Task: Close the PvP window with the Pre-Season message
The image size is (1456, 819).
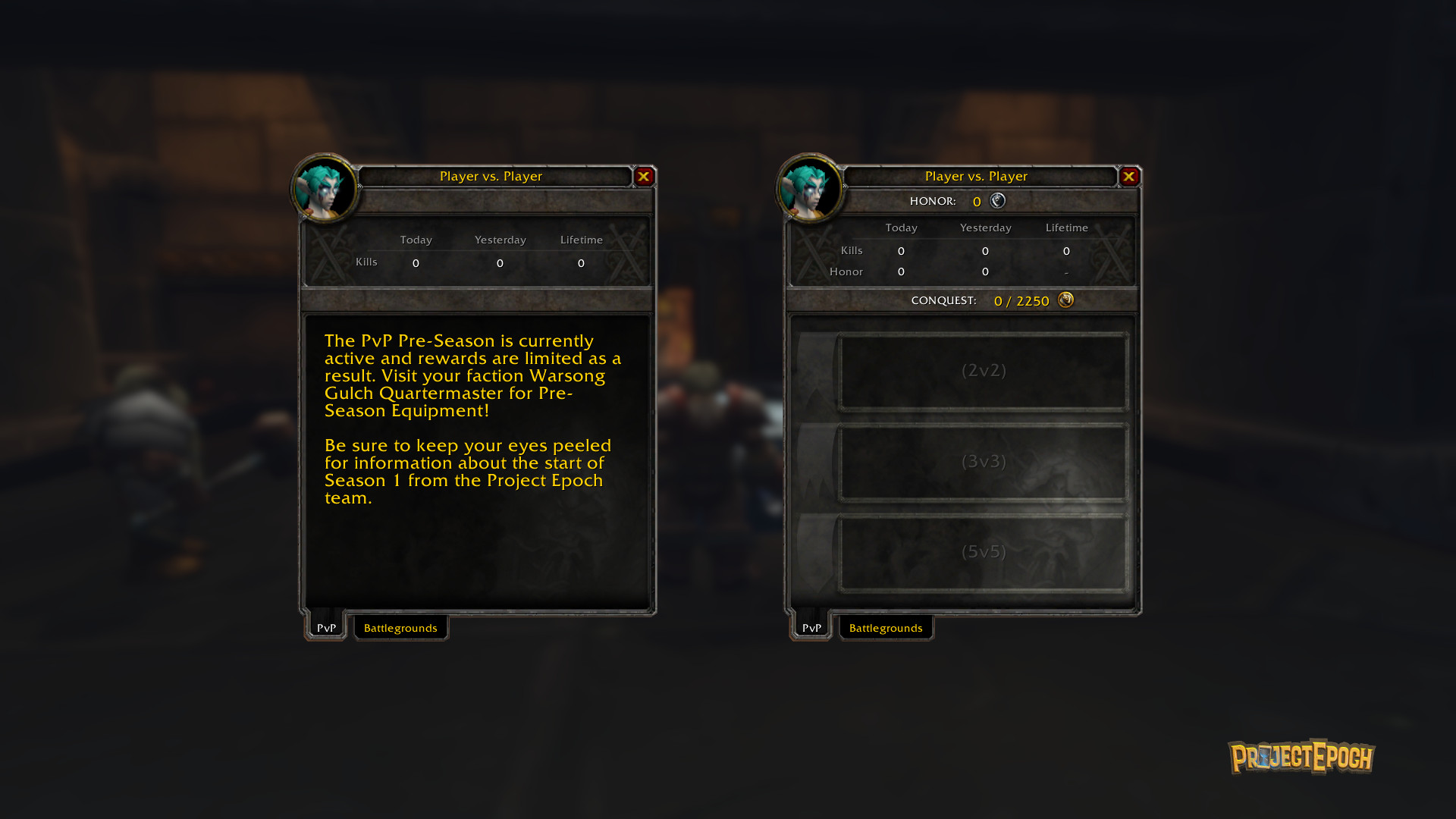Action: coord(644,177)
